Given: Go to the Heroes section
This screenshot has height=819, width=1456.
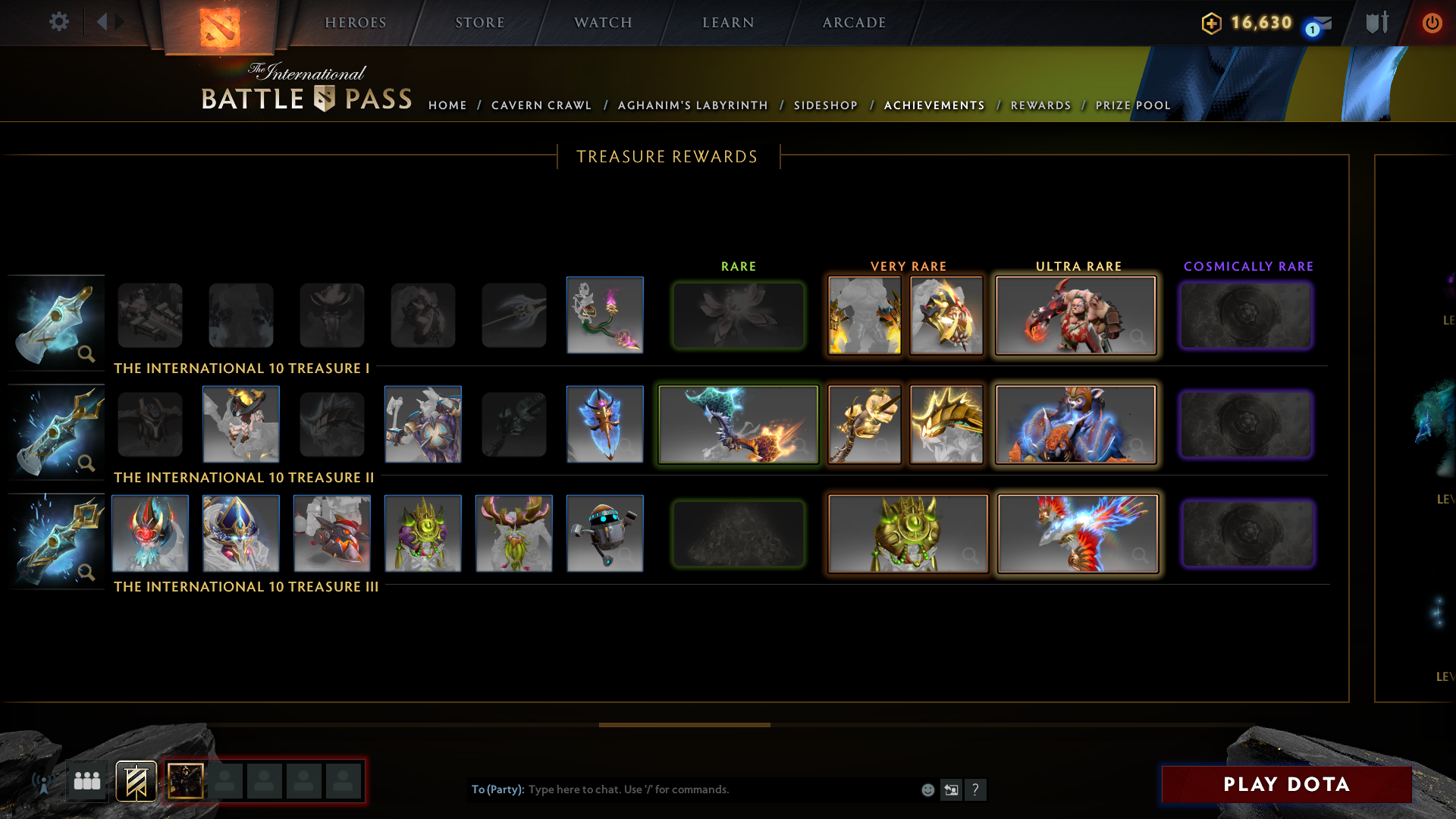Looking at the screenshot, I should (356, 23).
